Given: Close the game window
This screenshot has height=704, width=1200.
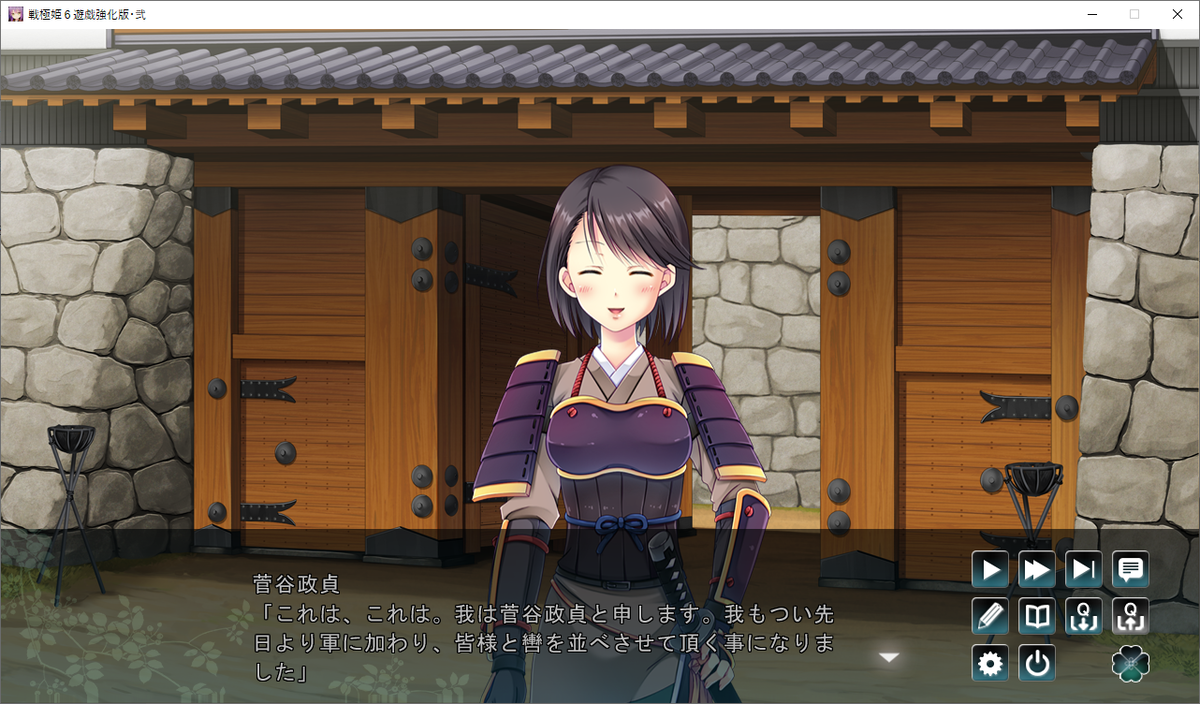Looking at the screenshot, I should click(1177, 14).
